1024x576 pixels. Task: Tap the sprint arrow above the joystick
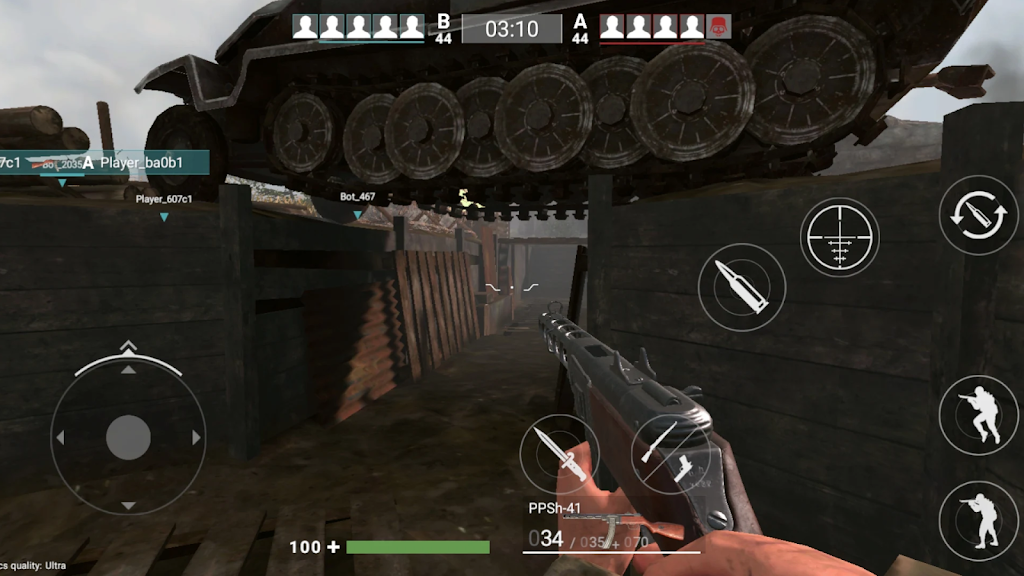click(128, 347)
